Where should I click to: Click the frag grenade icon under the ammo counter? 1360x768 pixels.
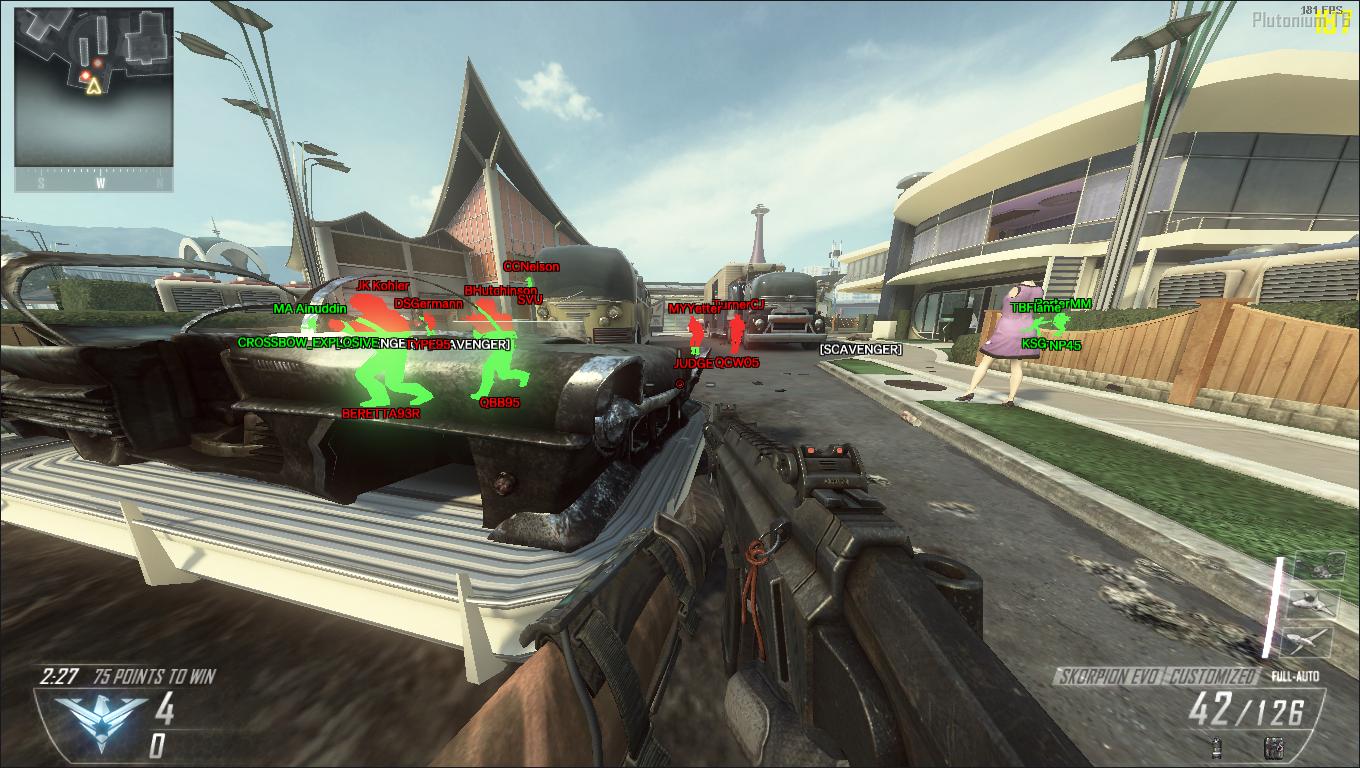1215,748
